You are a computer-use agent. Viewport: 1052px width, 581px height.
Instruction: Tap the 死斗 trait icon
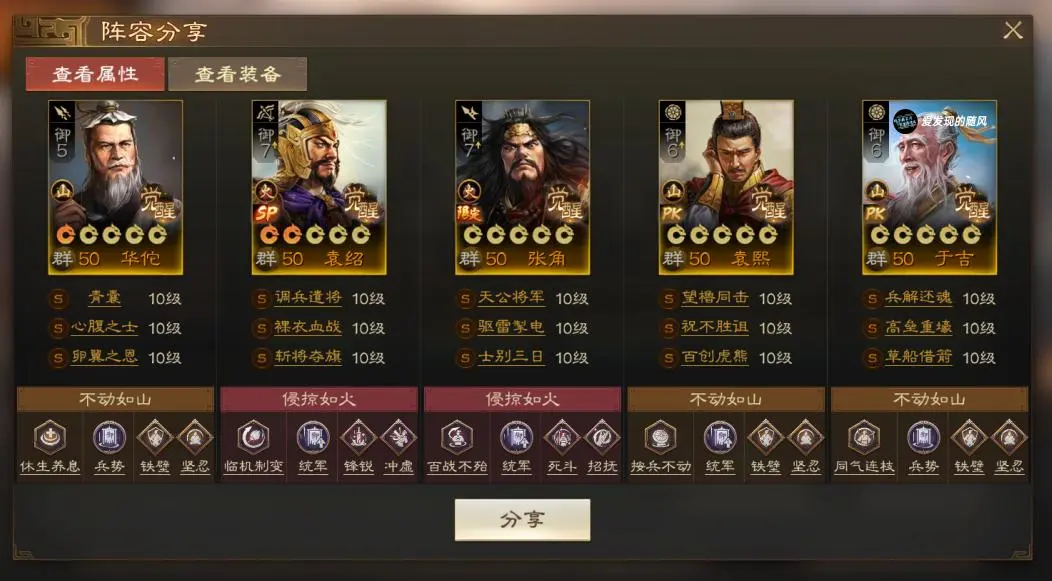pos(559,438)
